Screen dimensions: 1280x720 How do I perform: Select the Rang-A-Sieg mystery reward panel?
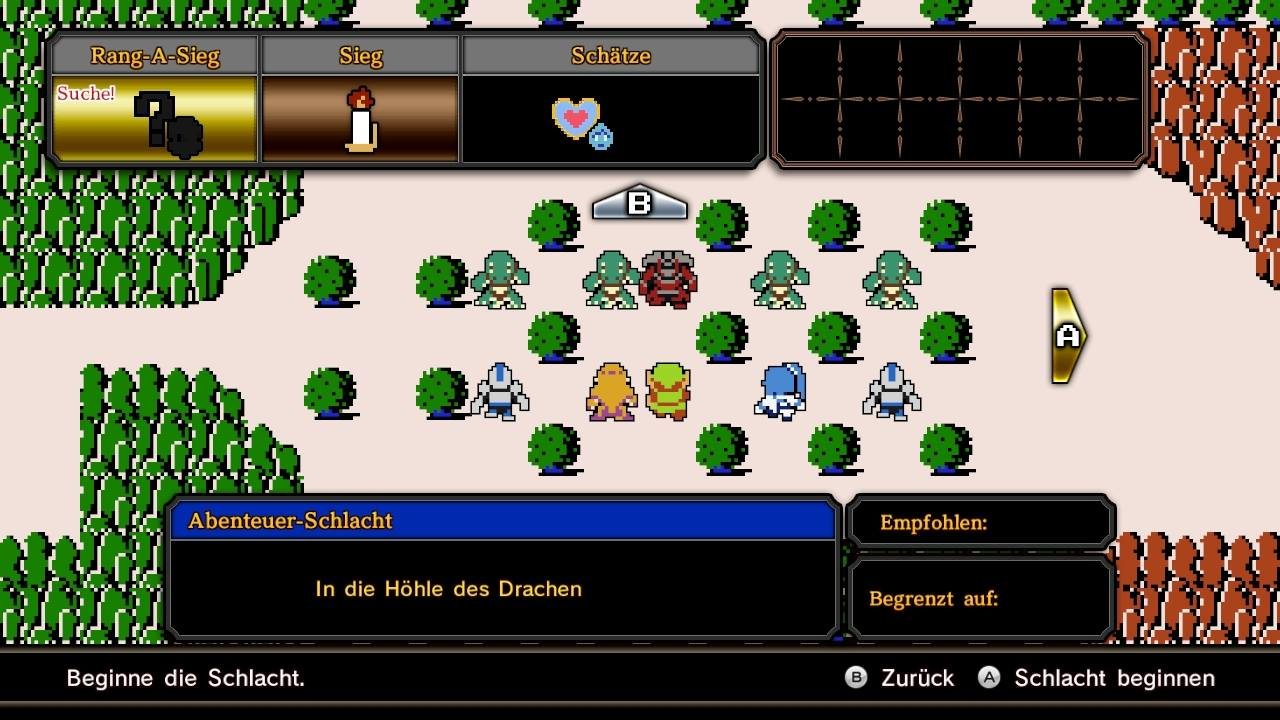155,119
